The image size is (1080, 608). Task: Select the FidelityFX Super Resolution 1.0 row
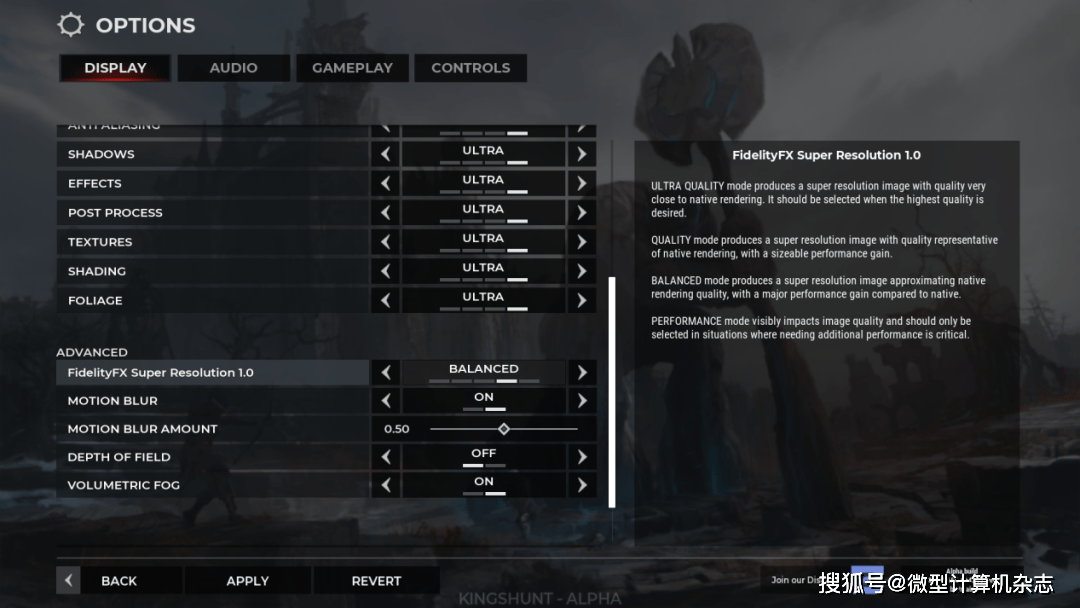[212, 372]
